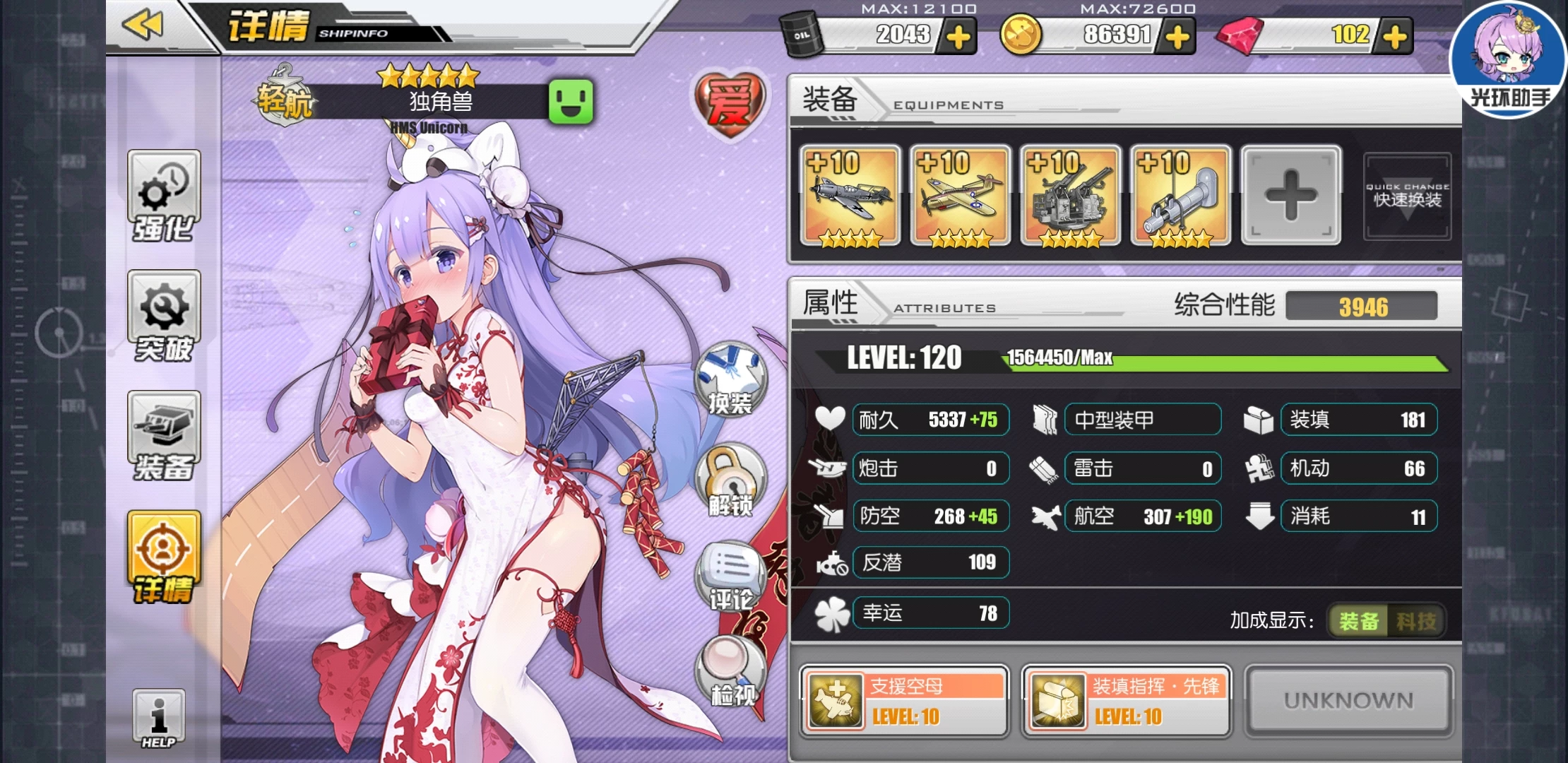1568x763 pixels.
Task: Add oil with the plus button
Action: [x=958, y=37]
